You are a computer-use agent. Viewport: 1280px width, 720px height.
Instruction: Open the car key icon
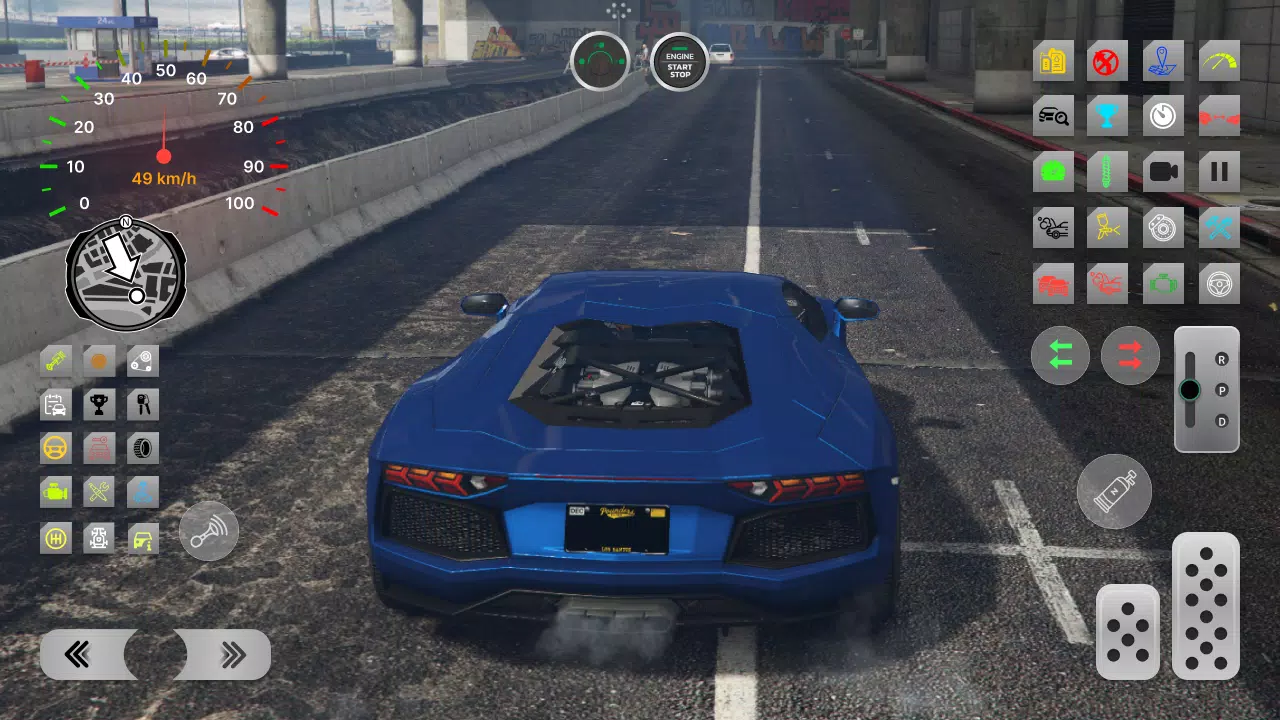tap(142, 404)
